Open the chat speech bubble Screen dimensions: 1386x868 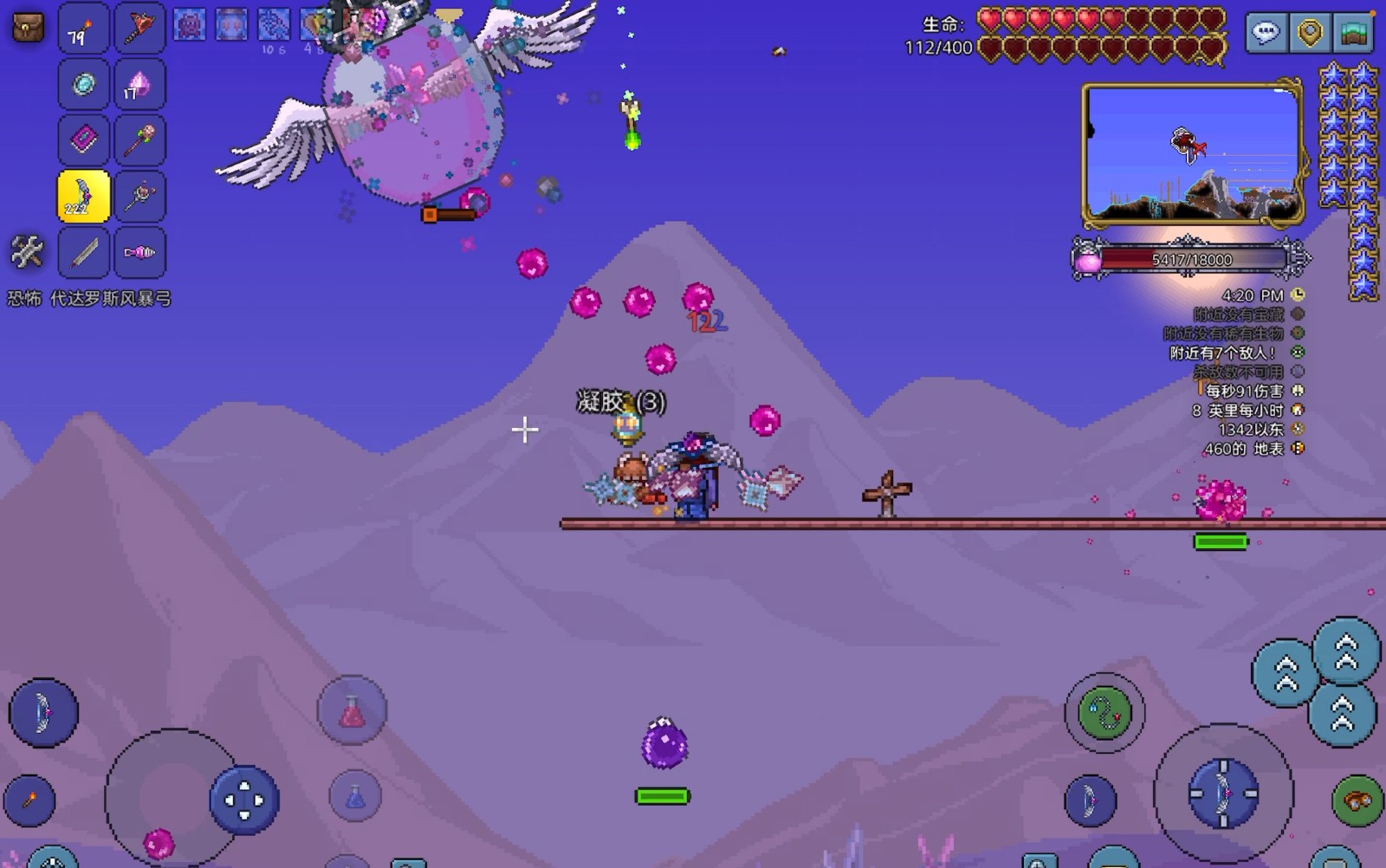click(x=1266, y=33)
